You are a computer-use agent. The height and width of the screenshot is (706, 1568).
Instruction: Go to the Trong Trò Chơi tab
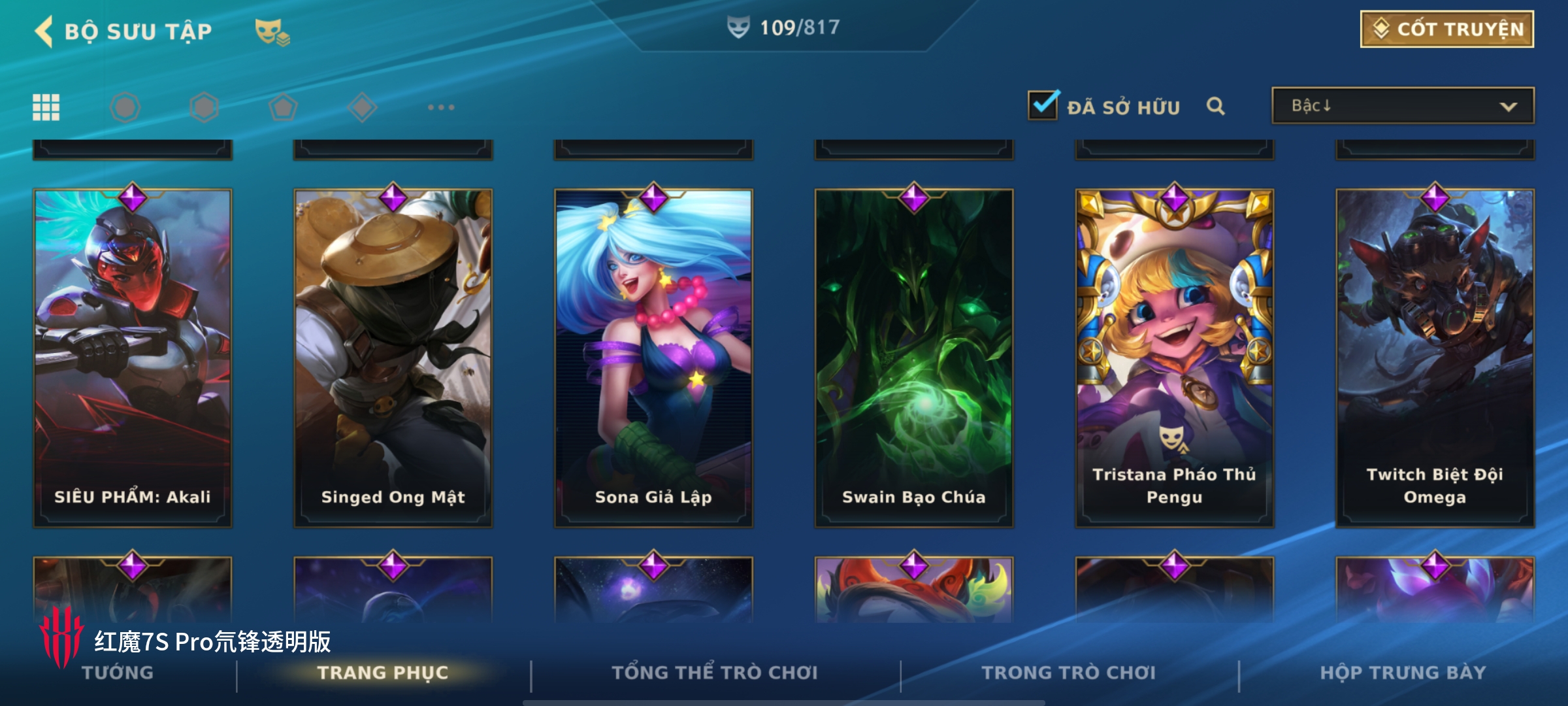(x=1069, y=673)
